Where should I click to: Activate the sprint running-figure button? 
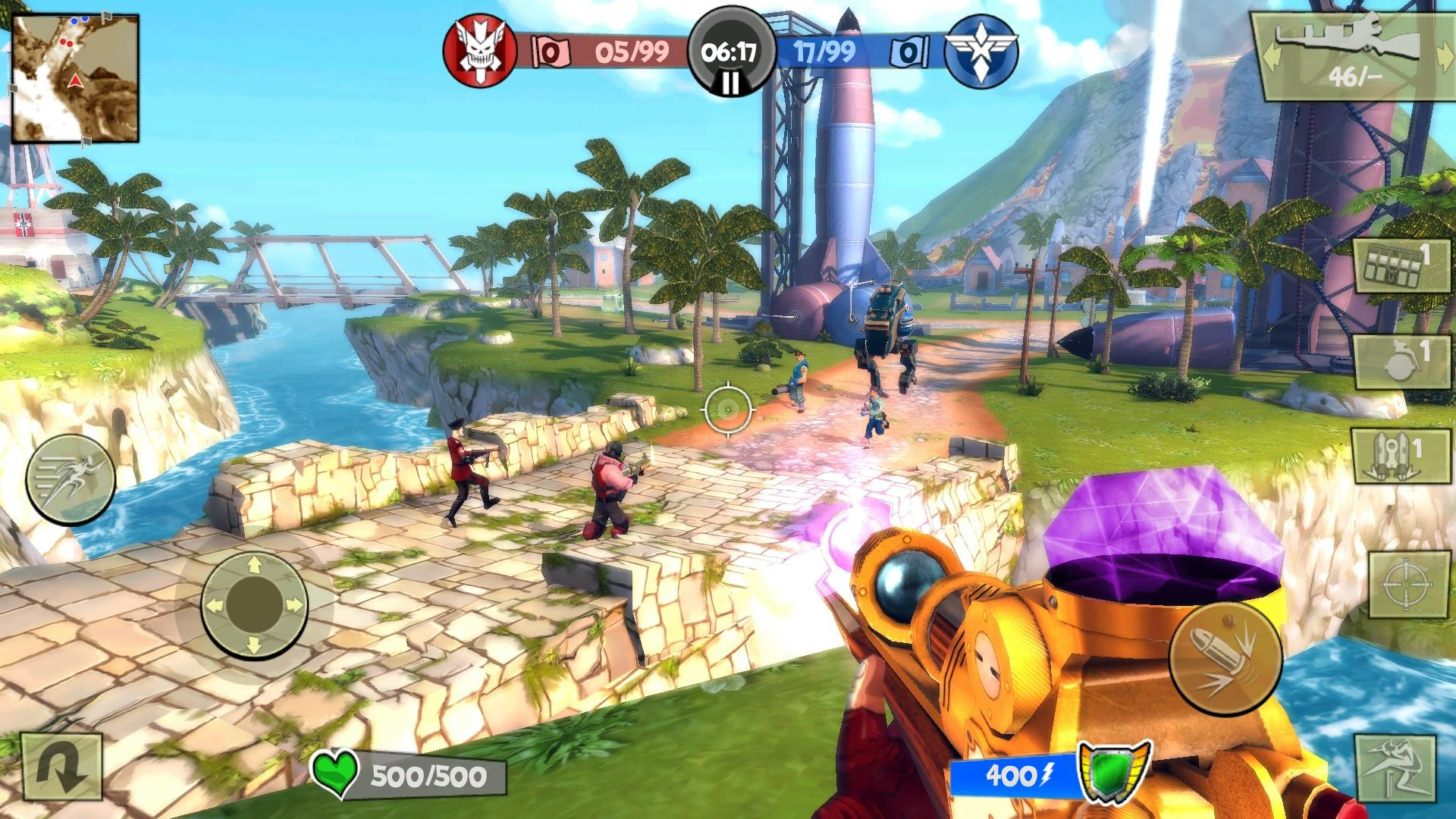click(x=71, y=479)
